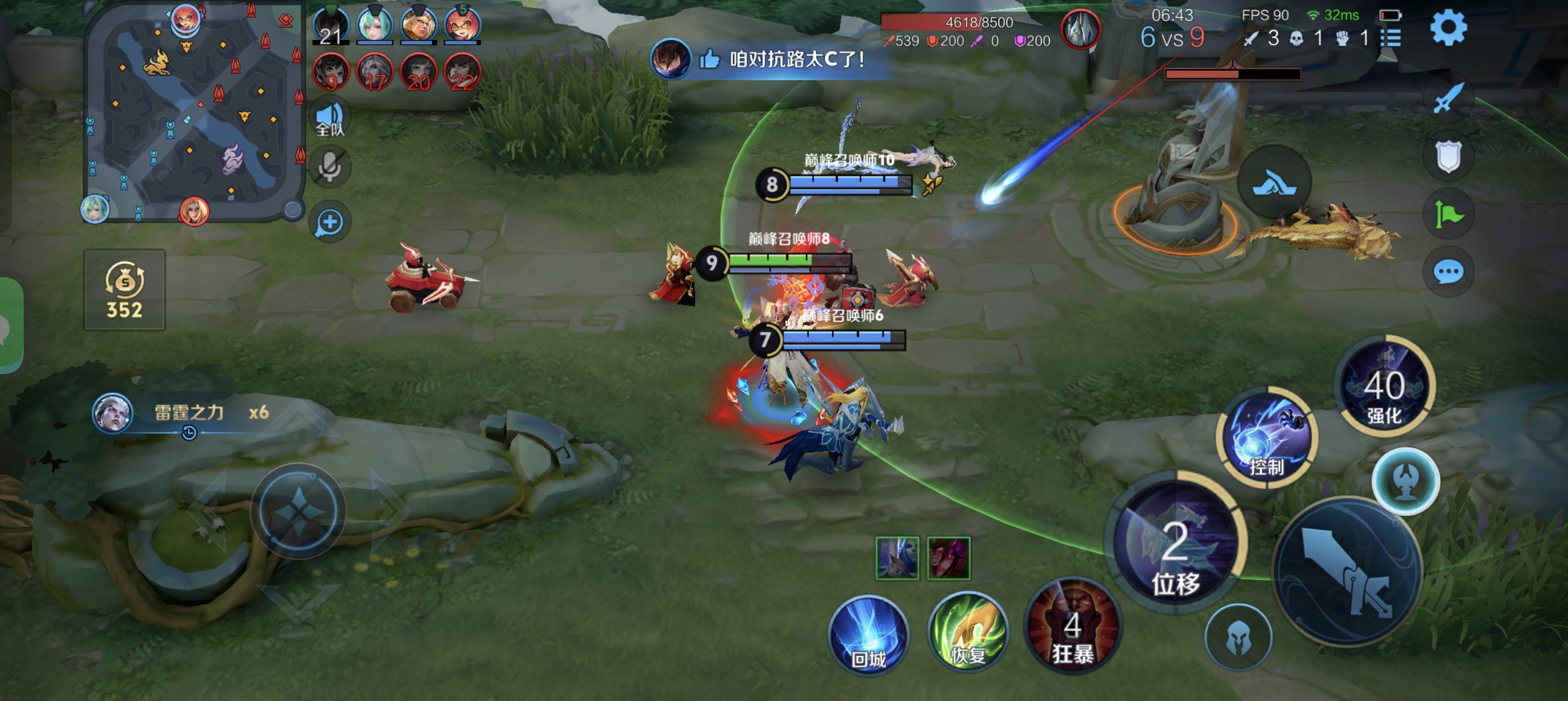Toggle the 全队 team voice speaker
This screenshot has width=1568, height=701.
click(x=330, y=119)
